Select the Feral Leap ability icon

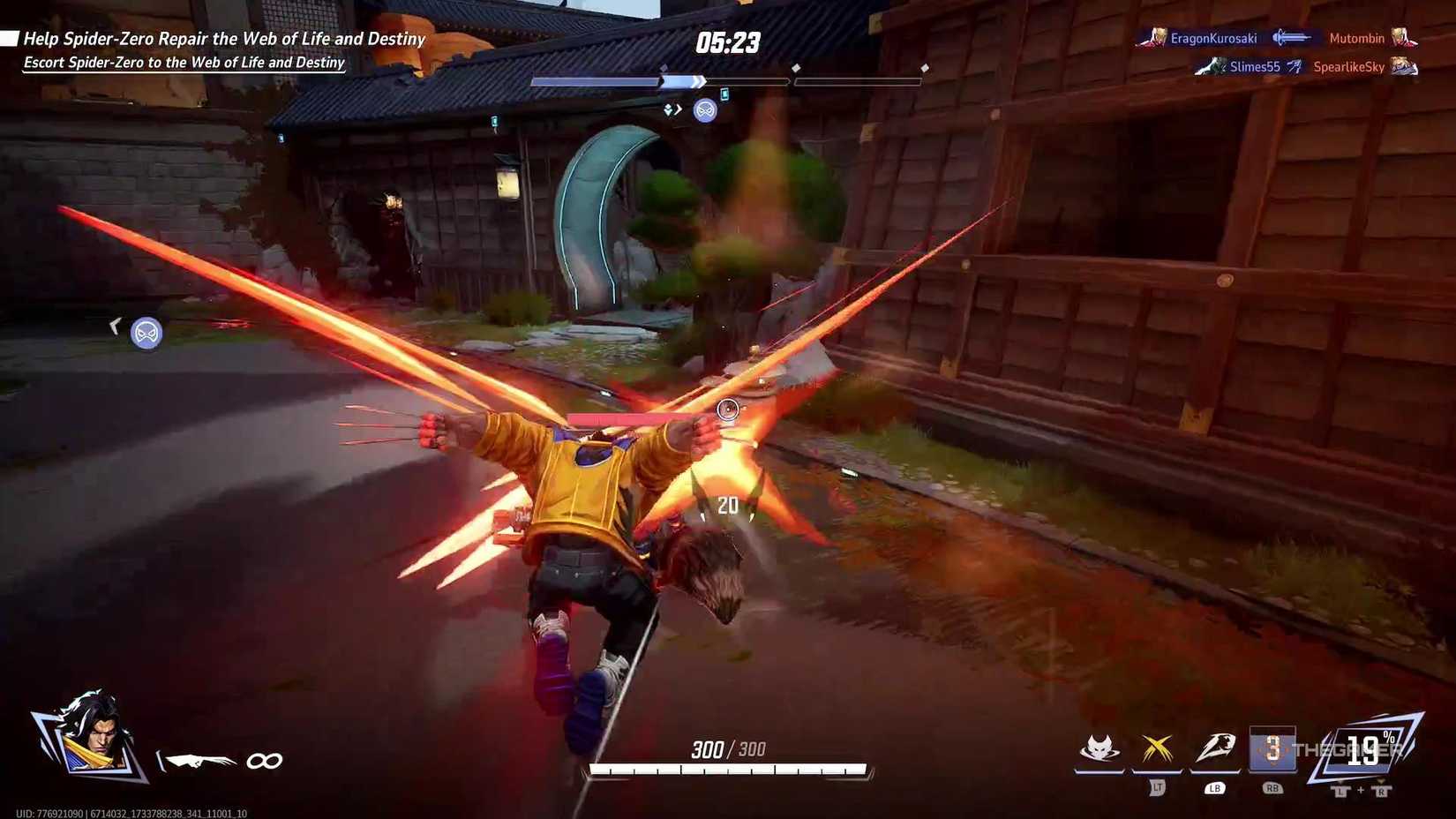pos(1097,746)
